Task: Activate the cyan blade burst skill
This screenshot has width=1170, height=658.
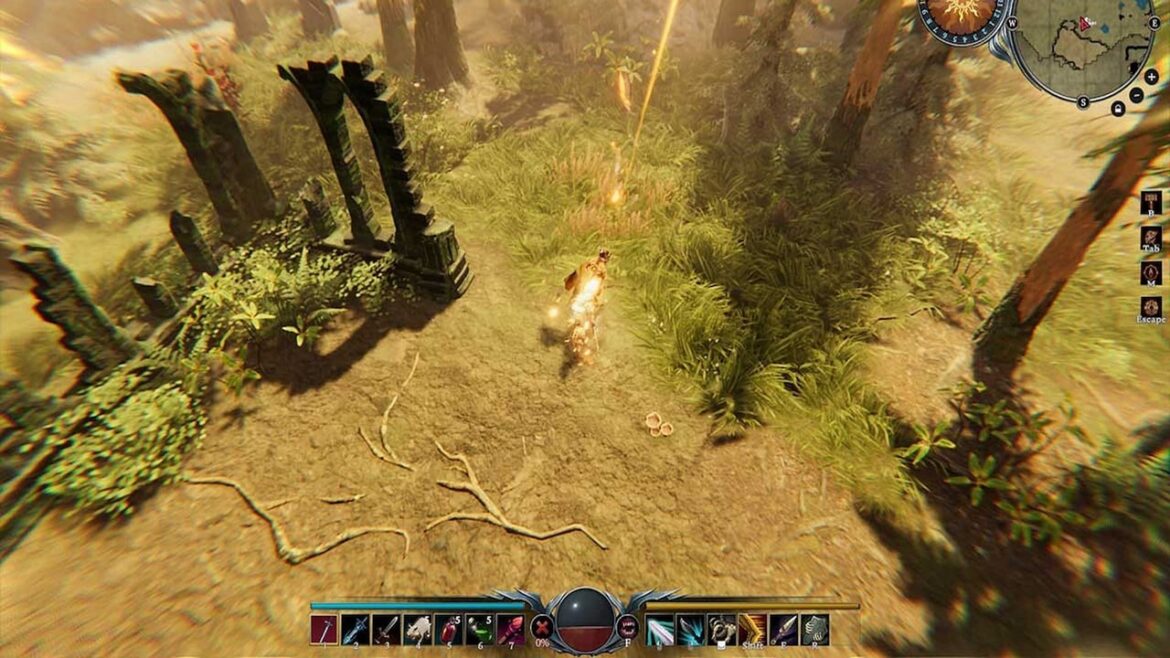Action: pyautogui.click(x=691, y=628)
